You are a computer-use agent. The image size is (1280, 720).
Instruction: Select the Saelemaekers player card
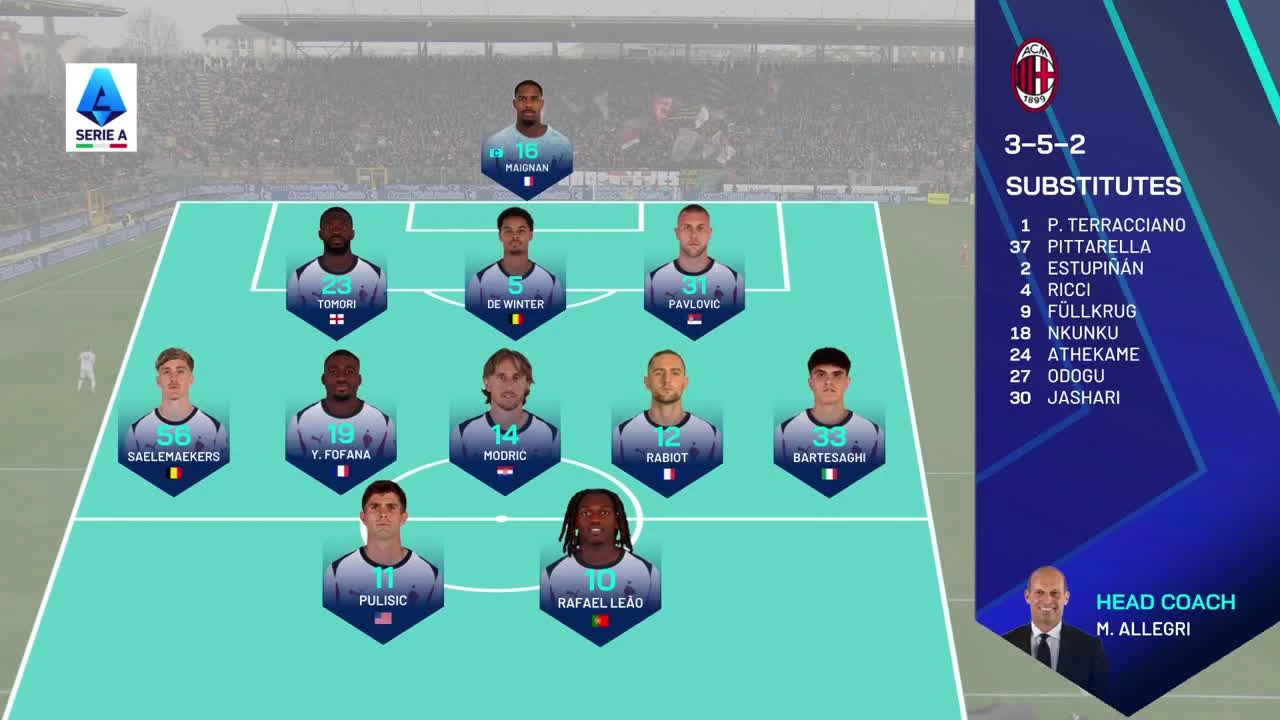(173, 438)
